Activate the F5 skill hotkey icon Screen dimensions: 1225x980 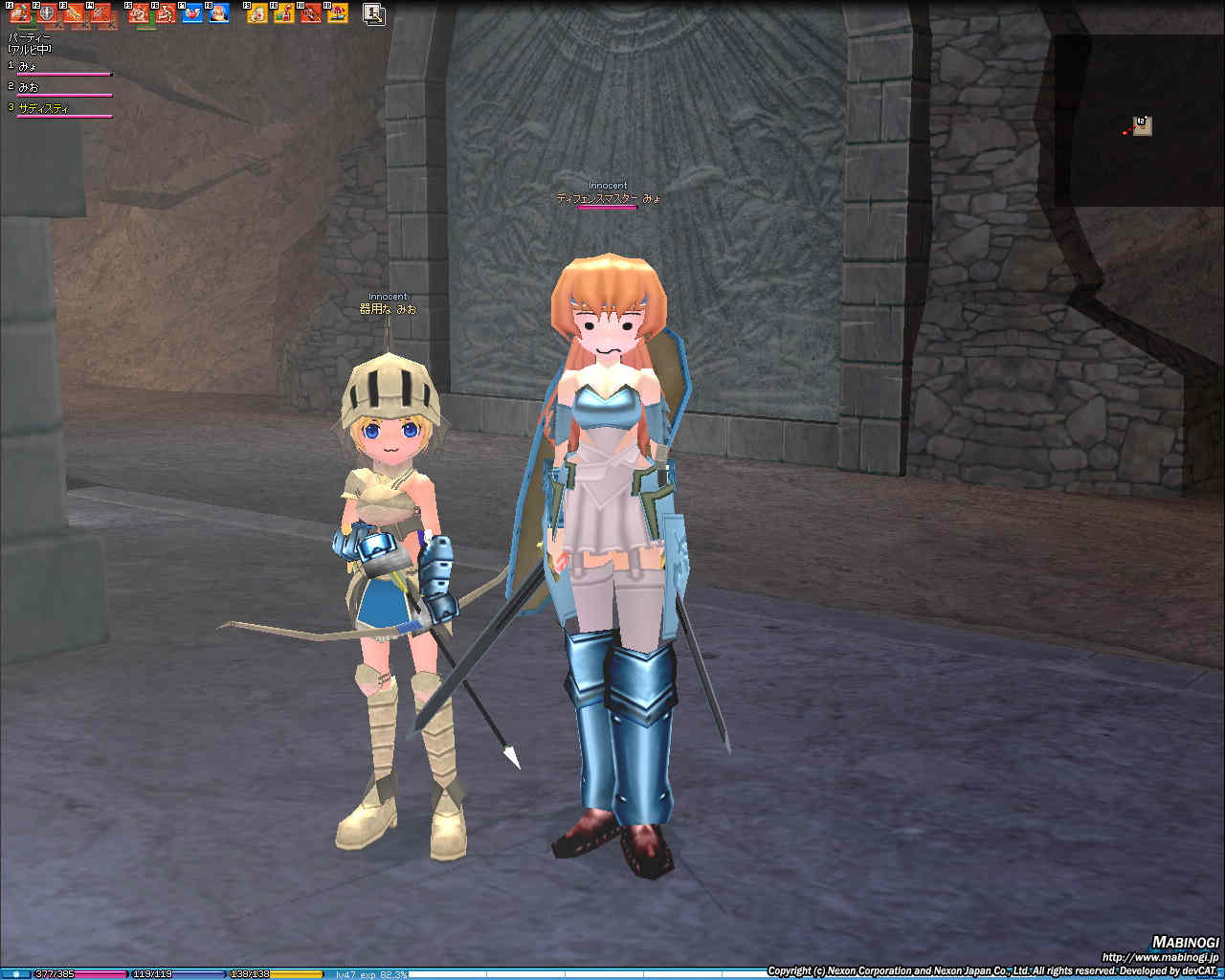tap(140, 12)
